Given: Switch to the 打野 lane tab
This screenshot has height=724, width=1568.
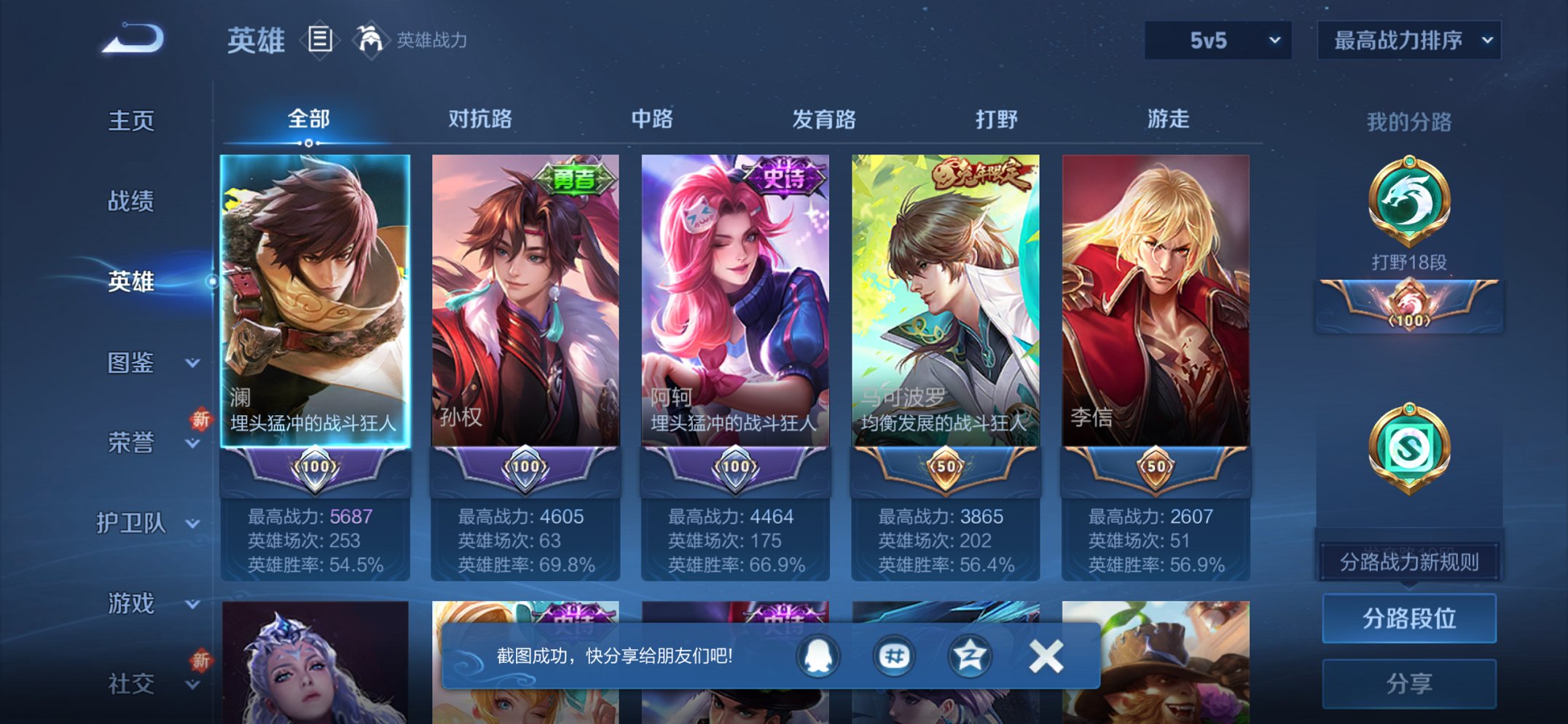Looking at the screenshot, I should coord(995,120).
